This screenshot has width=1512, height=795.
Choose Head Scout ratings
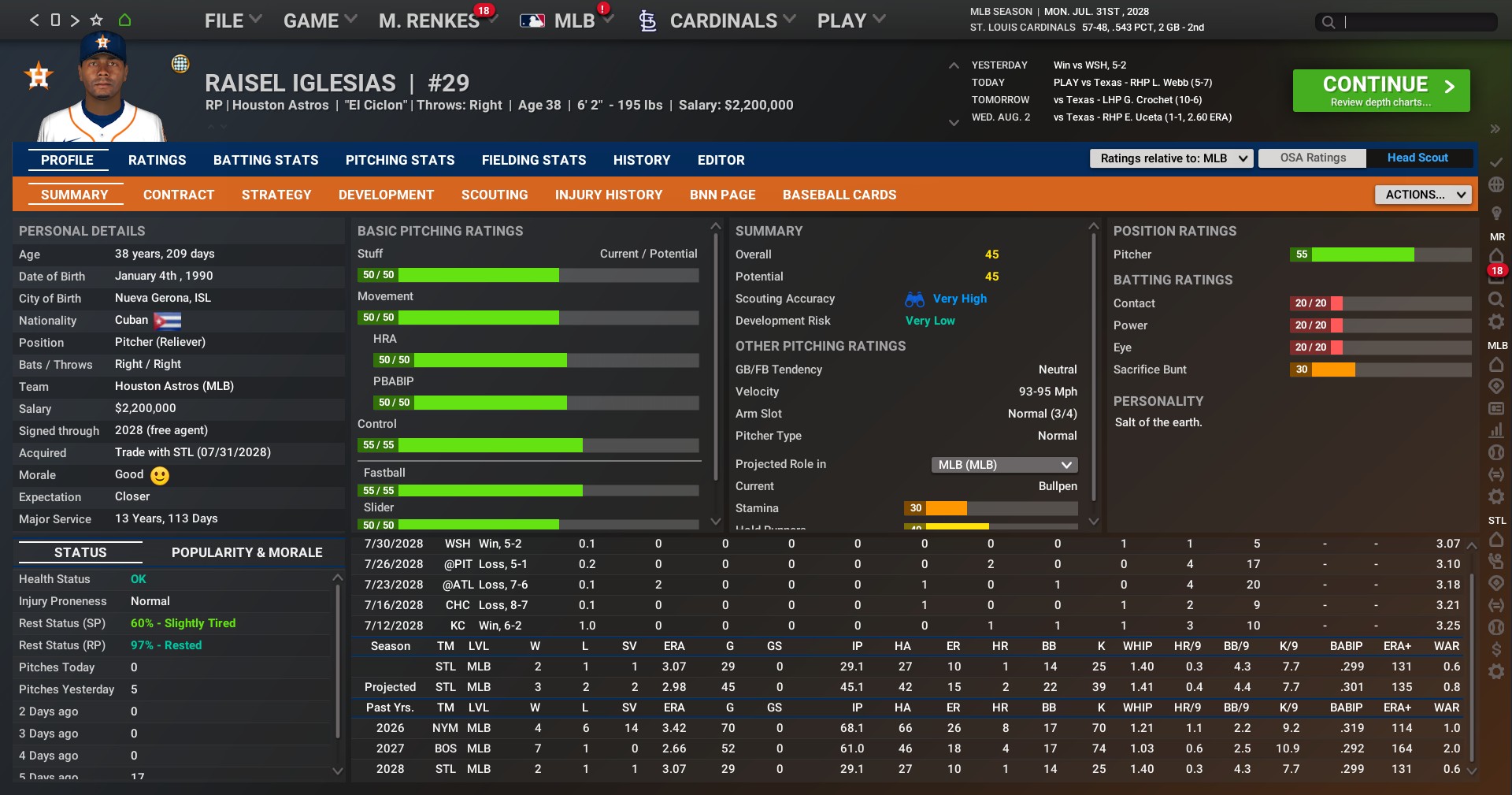(x=1417, y=158)
